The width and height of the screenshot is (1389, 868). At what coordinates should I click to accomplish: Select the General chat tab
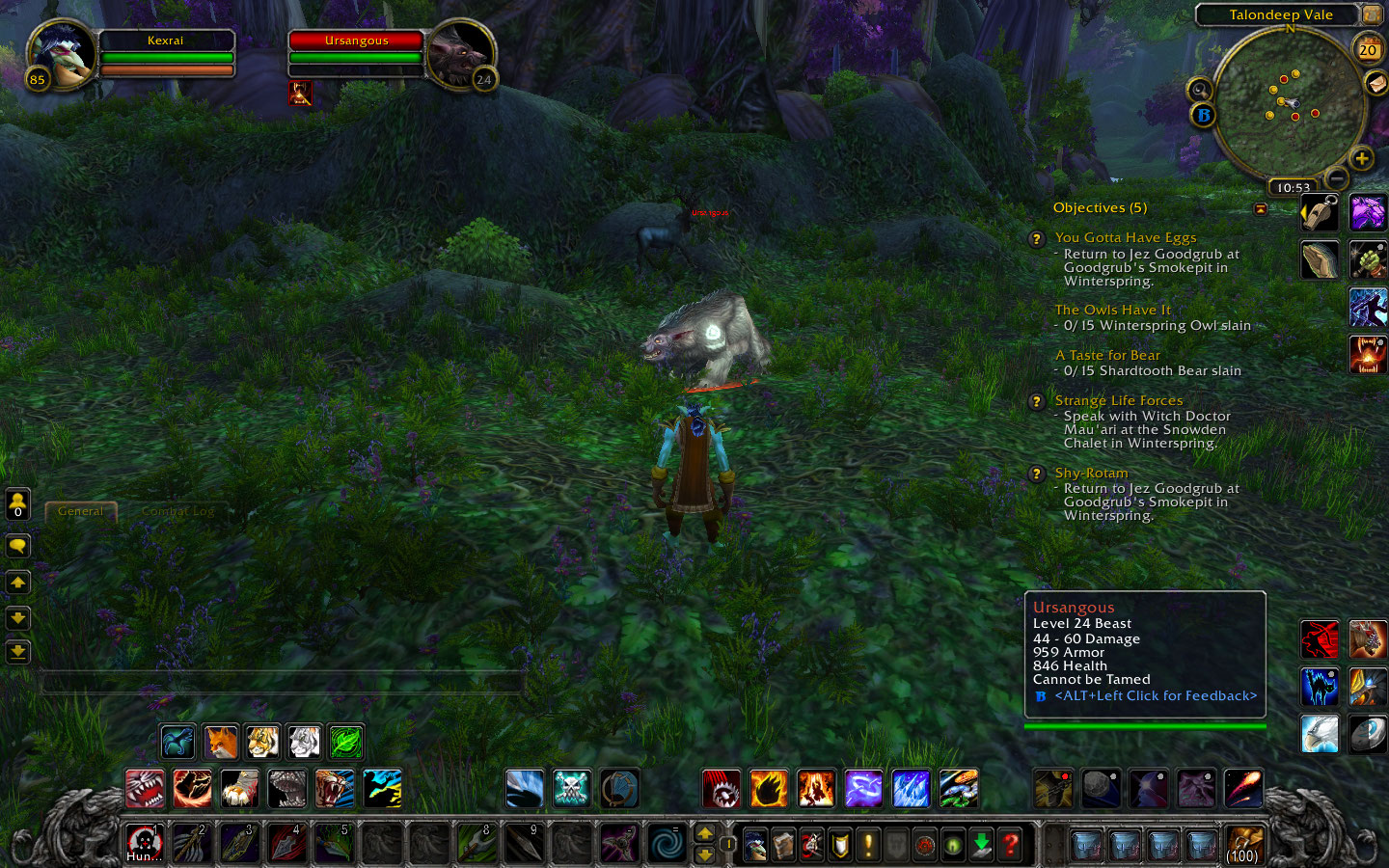click(81, 510)
